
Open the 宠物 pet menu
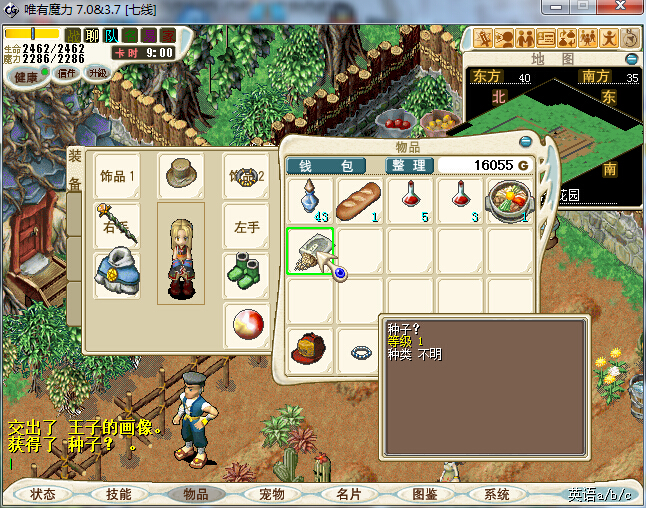[272, 494]
